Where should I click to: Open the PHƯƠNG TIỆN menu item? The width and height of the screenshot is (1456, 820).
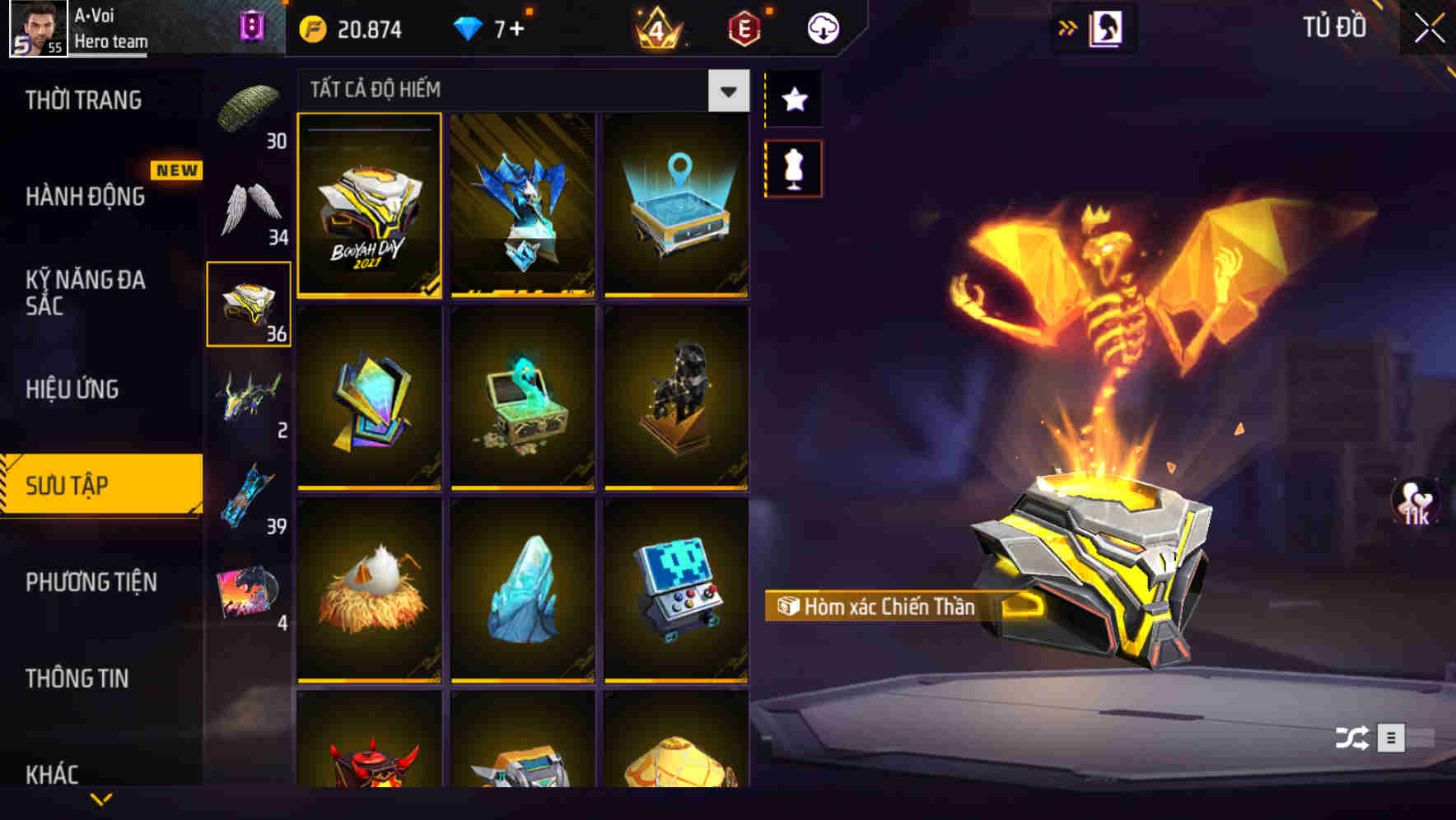(91, 582)
